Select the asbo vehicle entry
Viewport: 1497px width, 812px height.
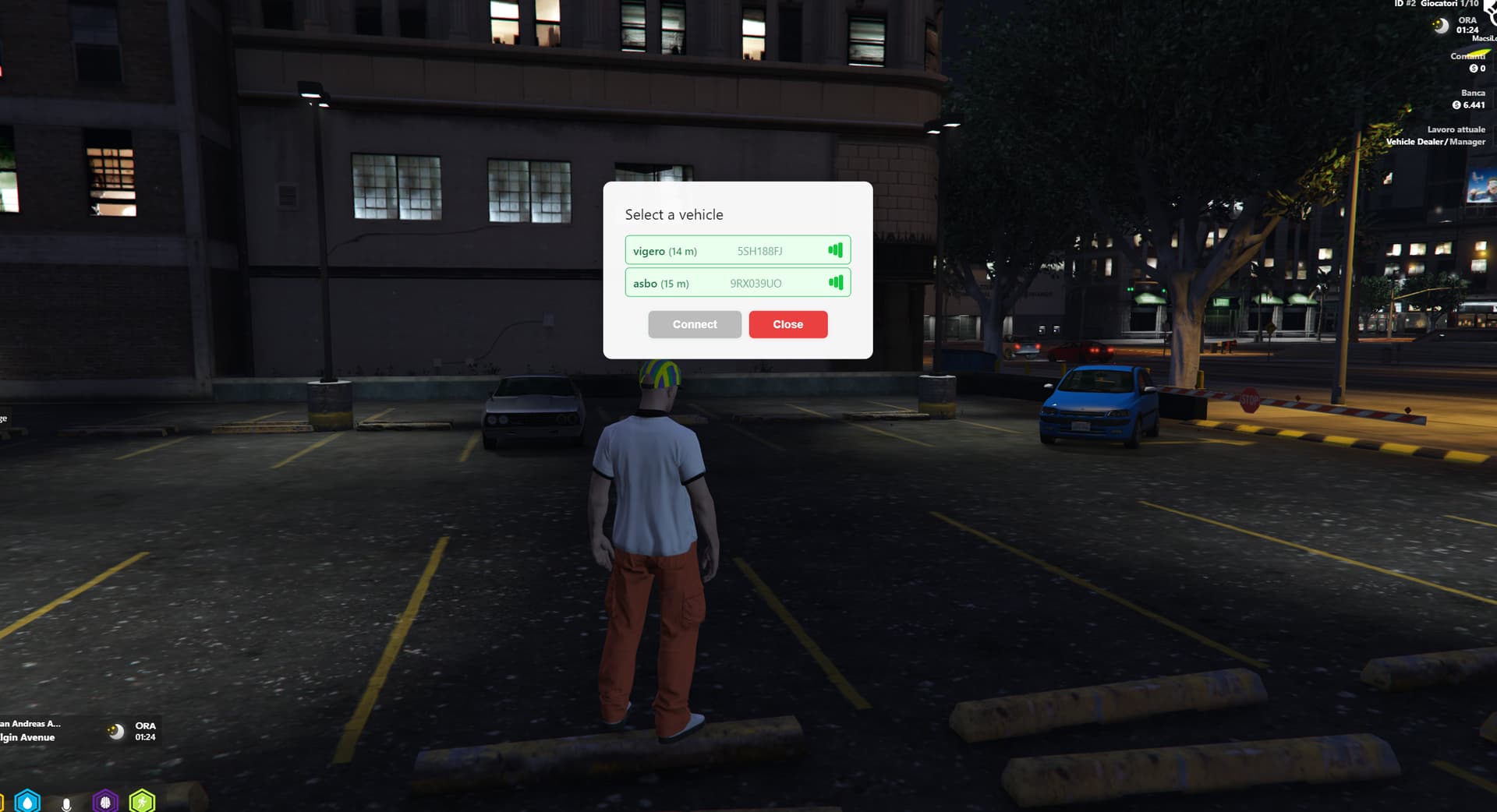[738, 283]
